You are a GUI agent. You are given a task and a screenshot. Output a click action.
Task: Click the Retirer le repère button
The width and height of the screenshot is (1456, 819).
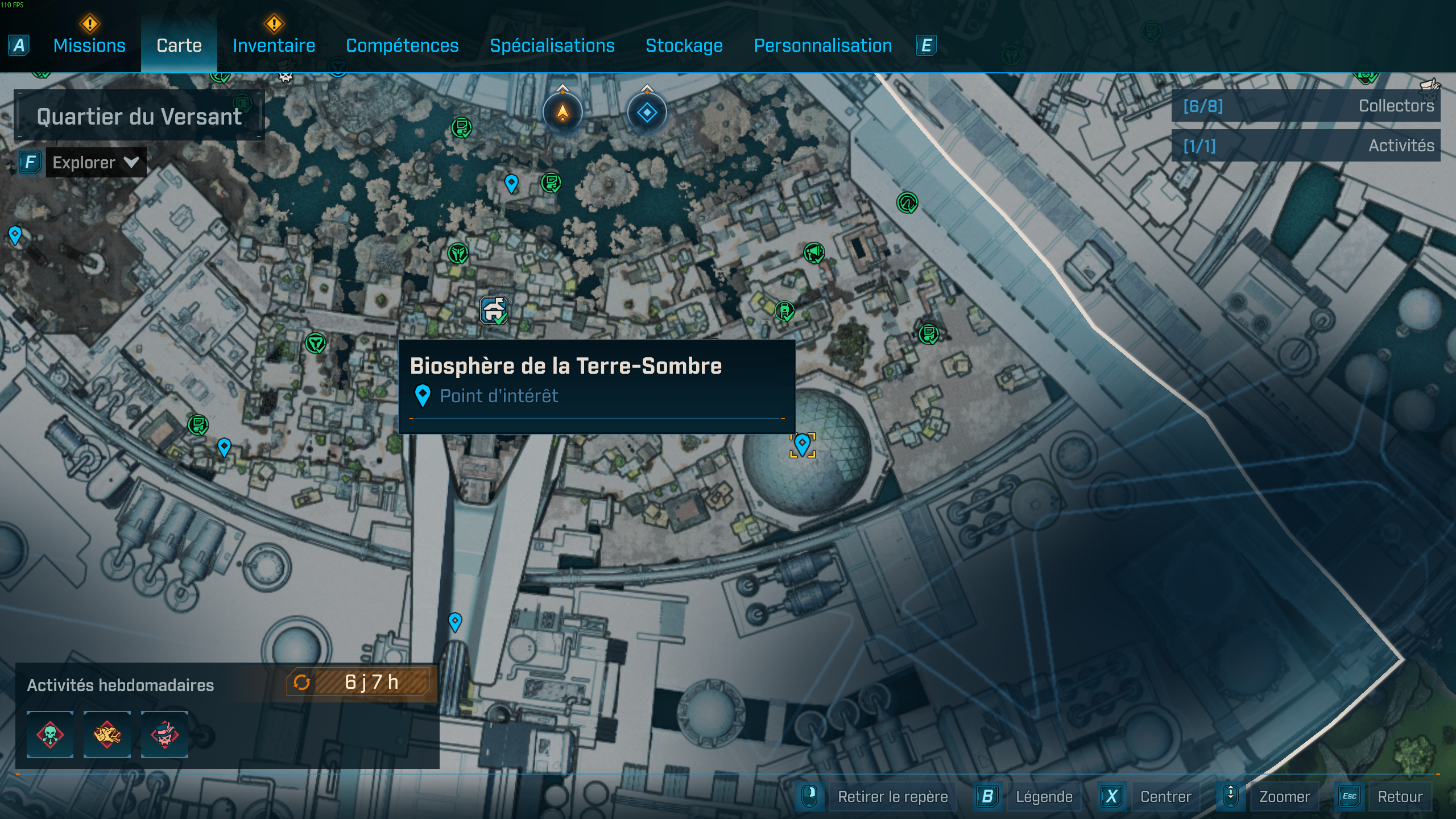coord(892,796)
